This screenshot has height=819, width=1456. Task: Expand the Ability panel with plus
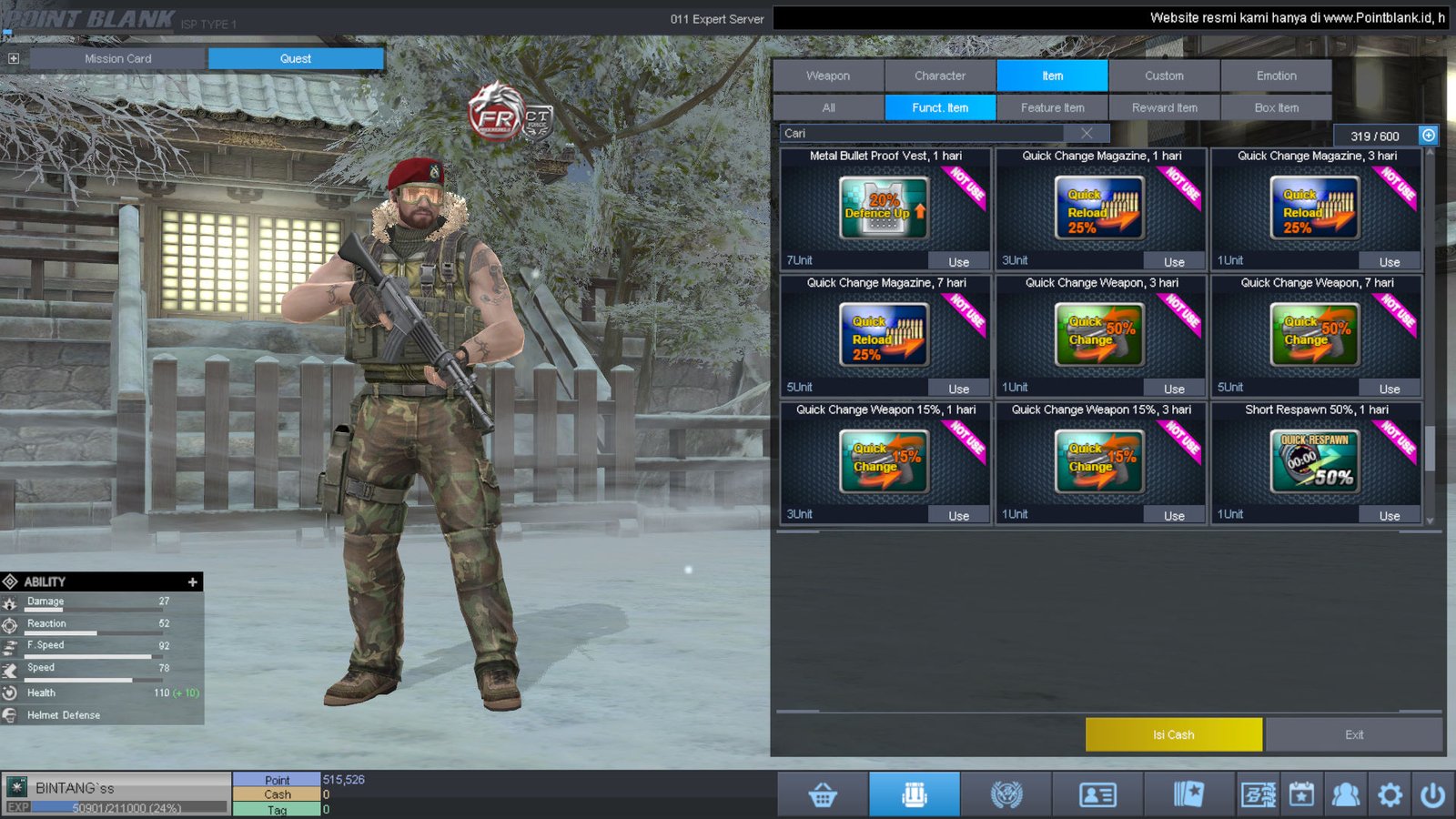tap(192, 581)
